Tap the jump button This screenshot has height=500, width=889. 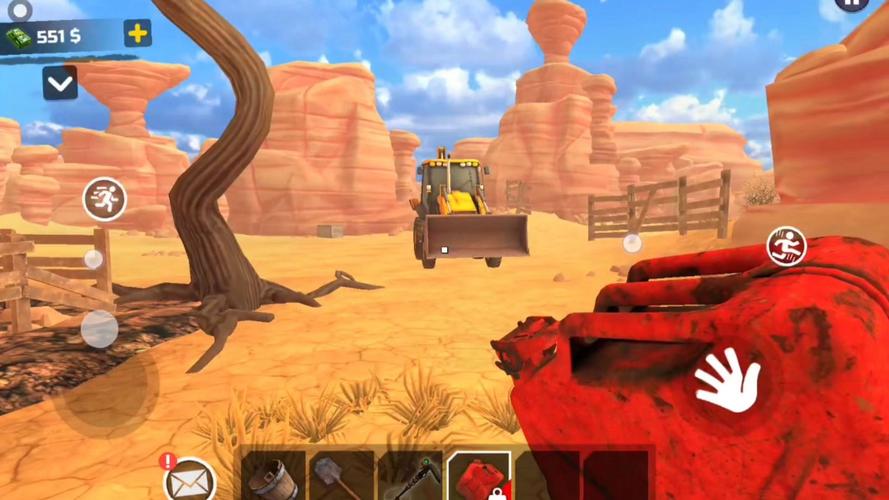[786, 246]
